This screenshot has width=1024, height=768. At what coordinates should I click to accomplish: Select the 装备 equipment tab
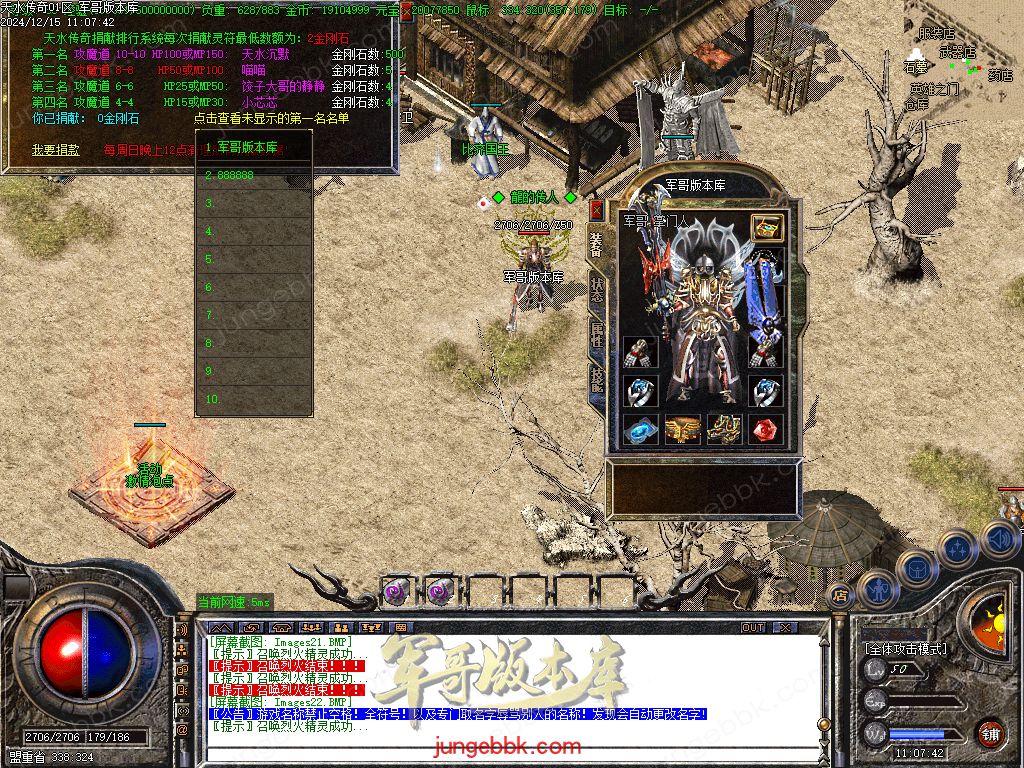click(597, 245)
